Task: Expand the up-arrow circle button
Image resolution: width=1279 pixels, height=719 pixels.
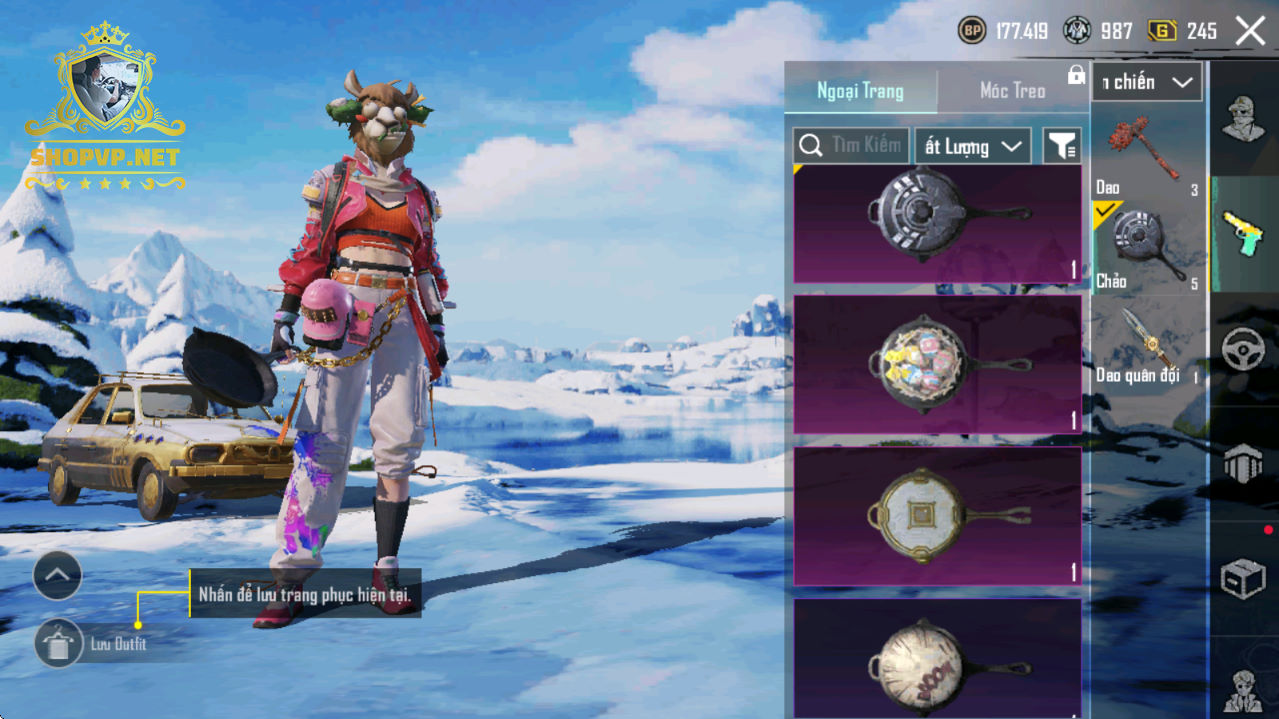Action: pyautogui.click(x=57, y=575)
